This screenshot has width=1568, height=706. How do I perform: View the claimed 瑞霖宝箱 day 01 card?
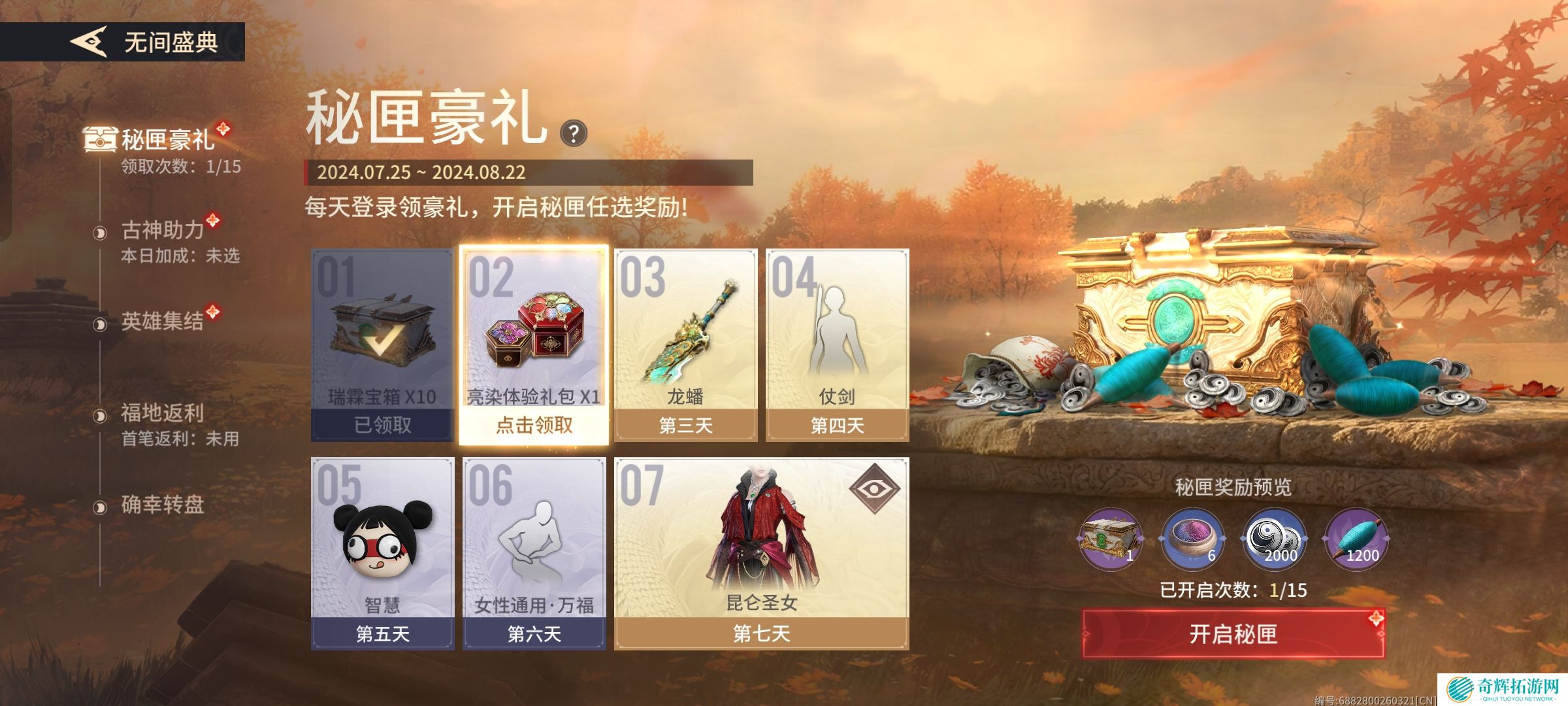tap(382, 345)
